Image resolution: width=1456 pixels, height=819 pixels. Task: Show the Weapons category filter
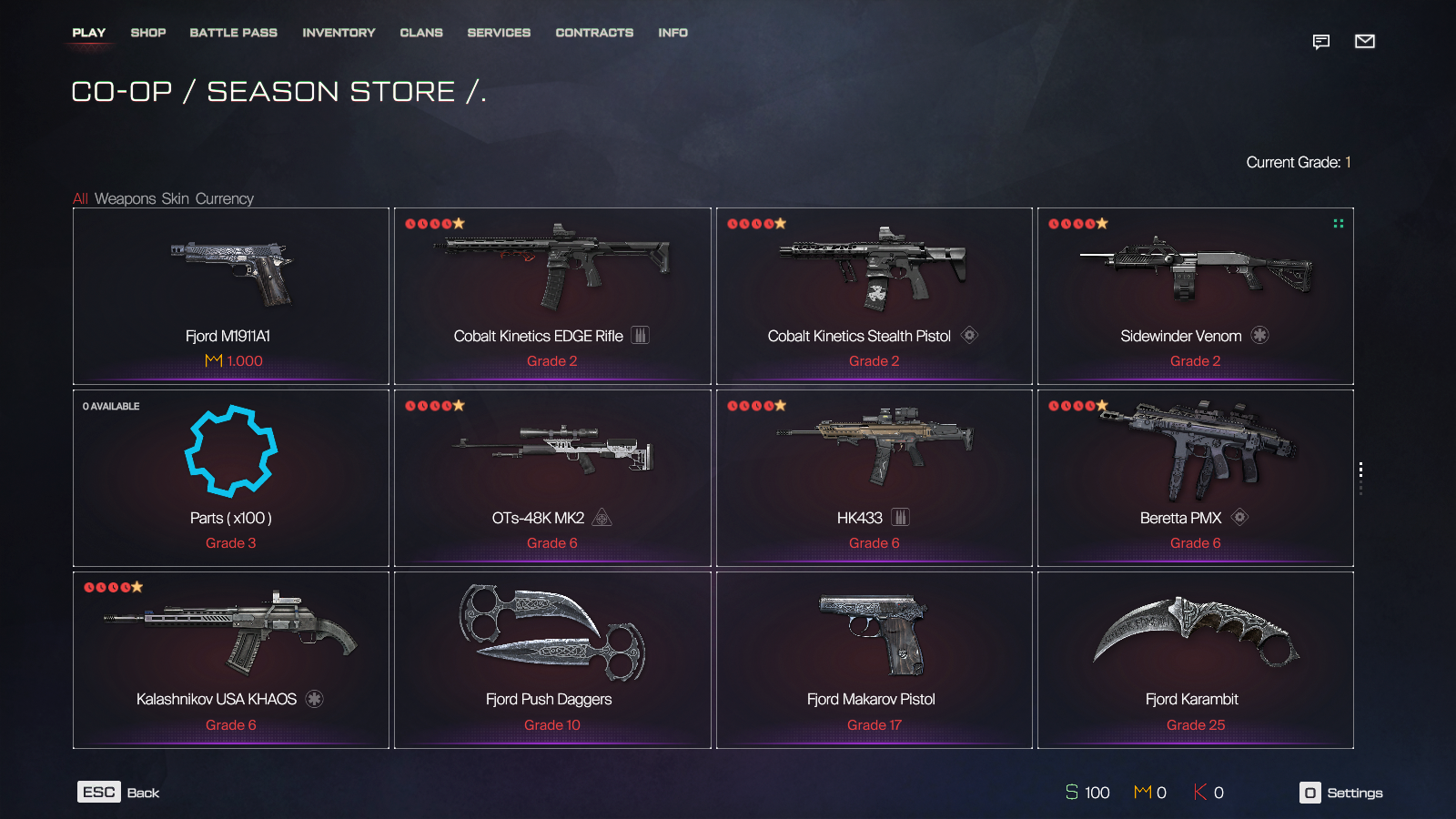pyautogui.click(x=126, y=198)
